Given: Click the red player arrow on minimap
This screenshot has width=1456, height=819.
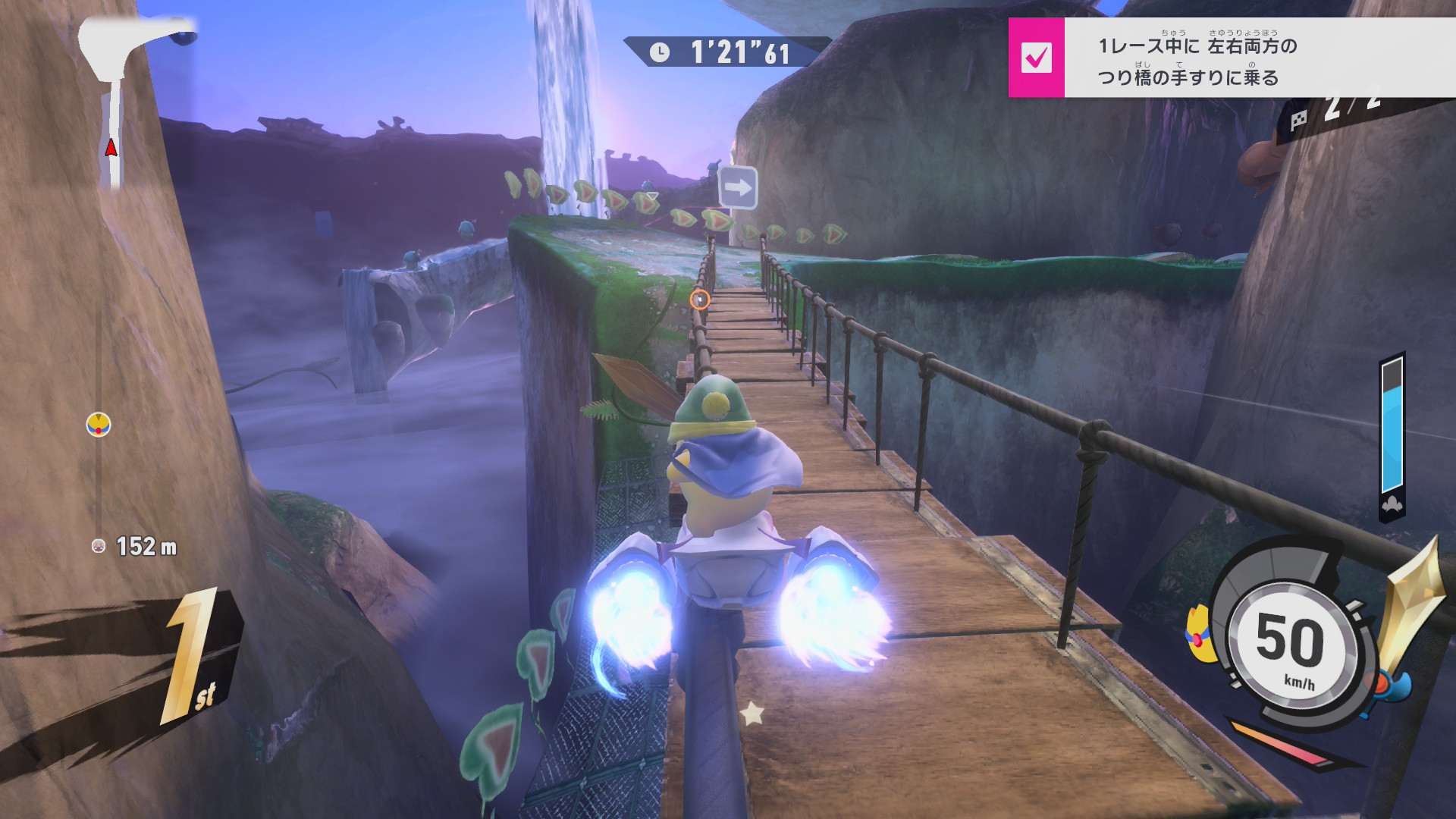Looking at the screenshot, I should pyautogui.click(x=111, y=147).
